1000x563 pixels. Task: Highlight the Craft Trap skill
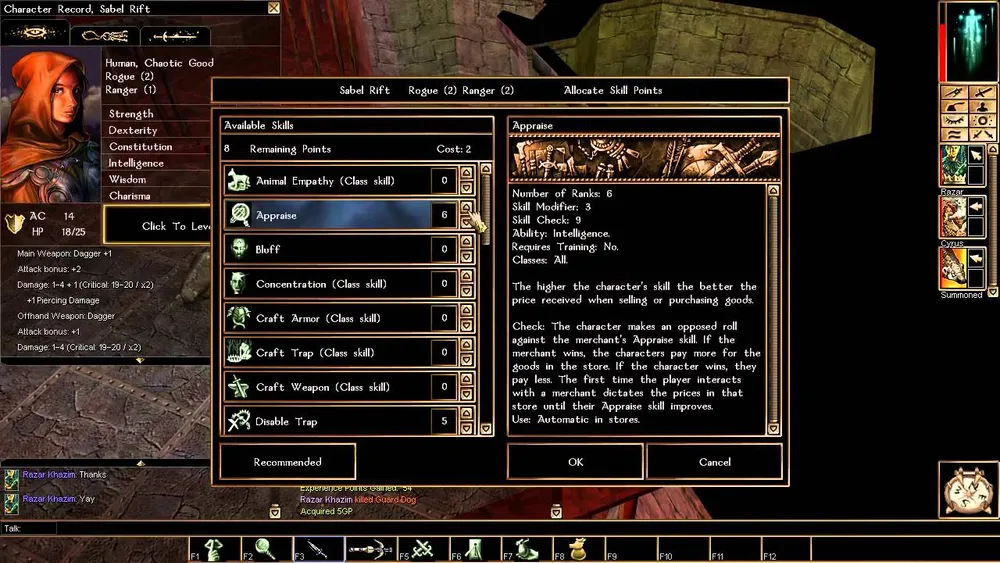point(327,352)
